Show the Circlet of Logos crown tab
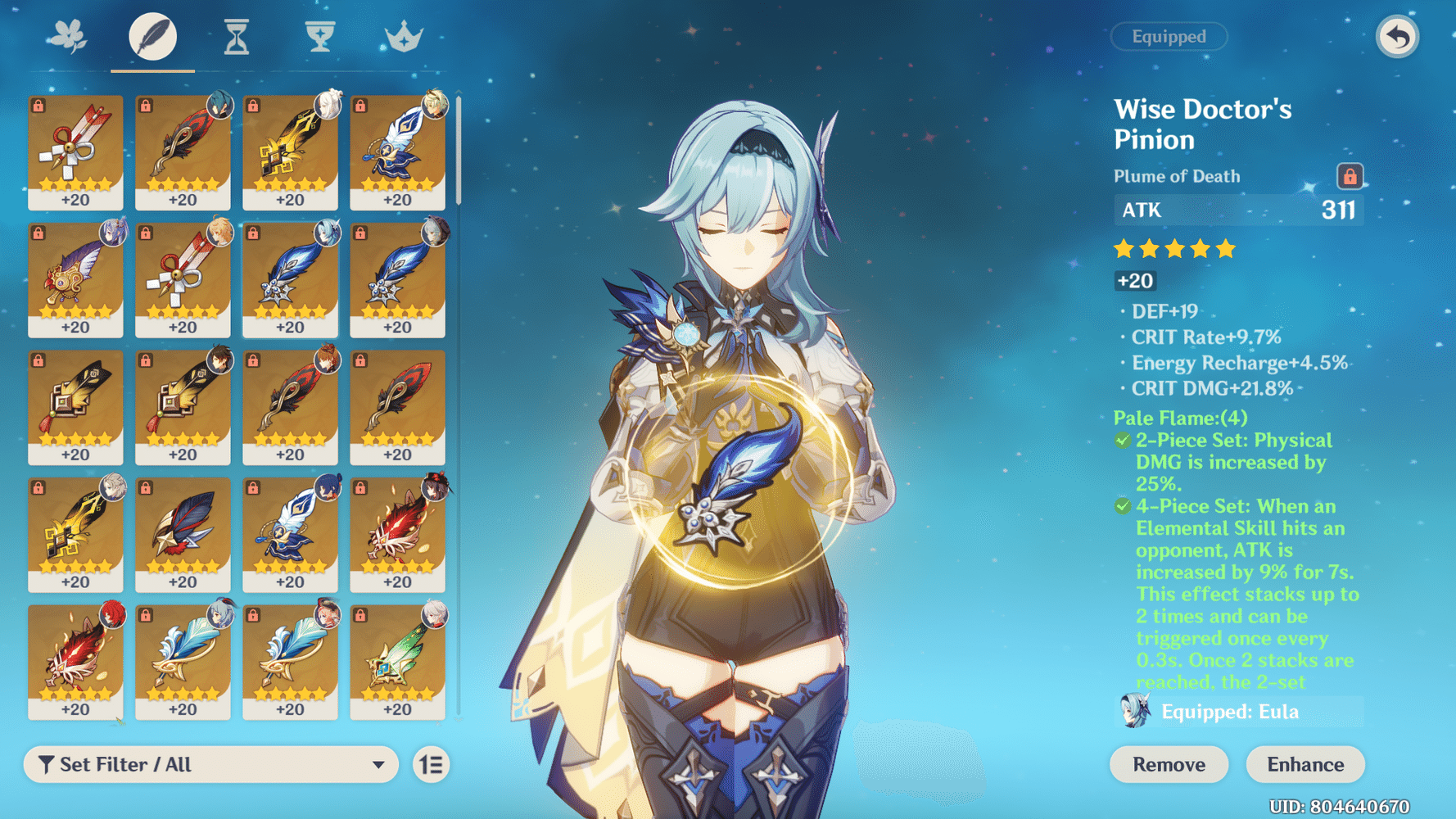Screen dimensions: 1456x819 (x=404, y=37)
